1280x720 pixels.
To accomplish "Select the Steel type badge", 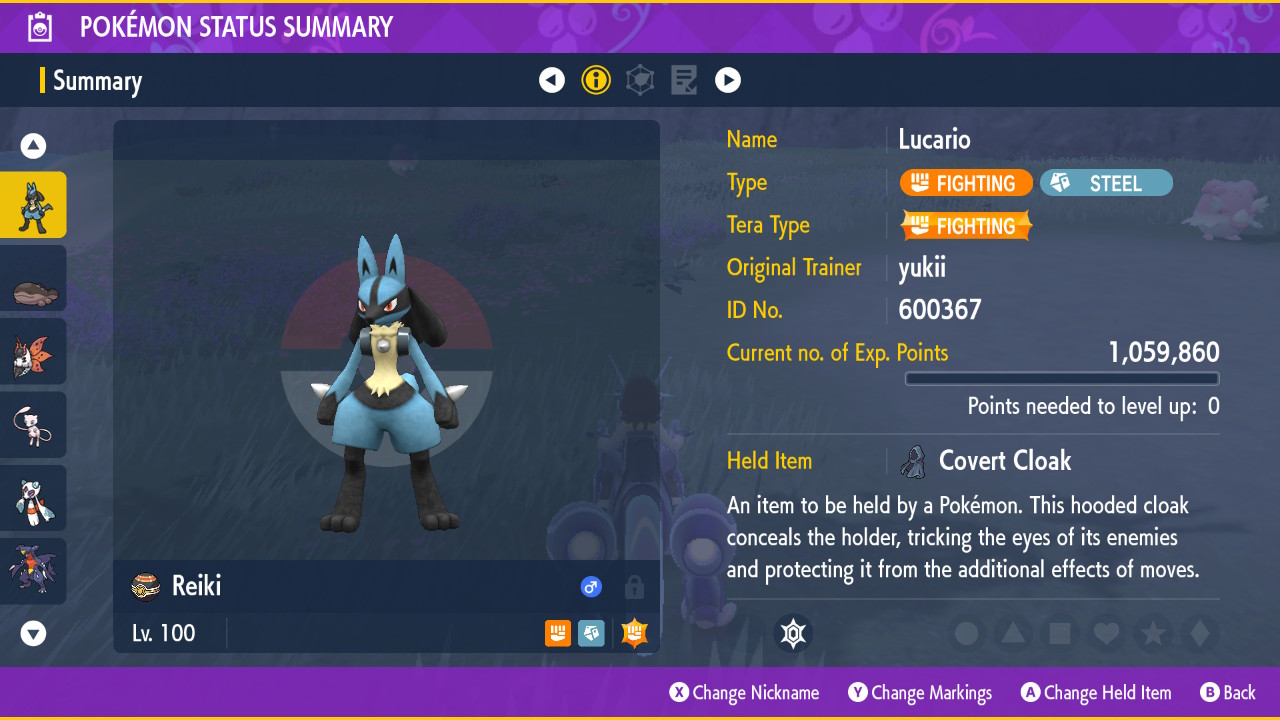I will pos(1106,183).
